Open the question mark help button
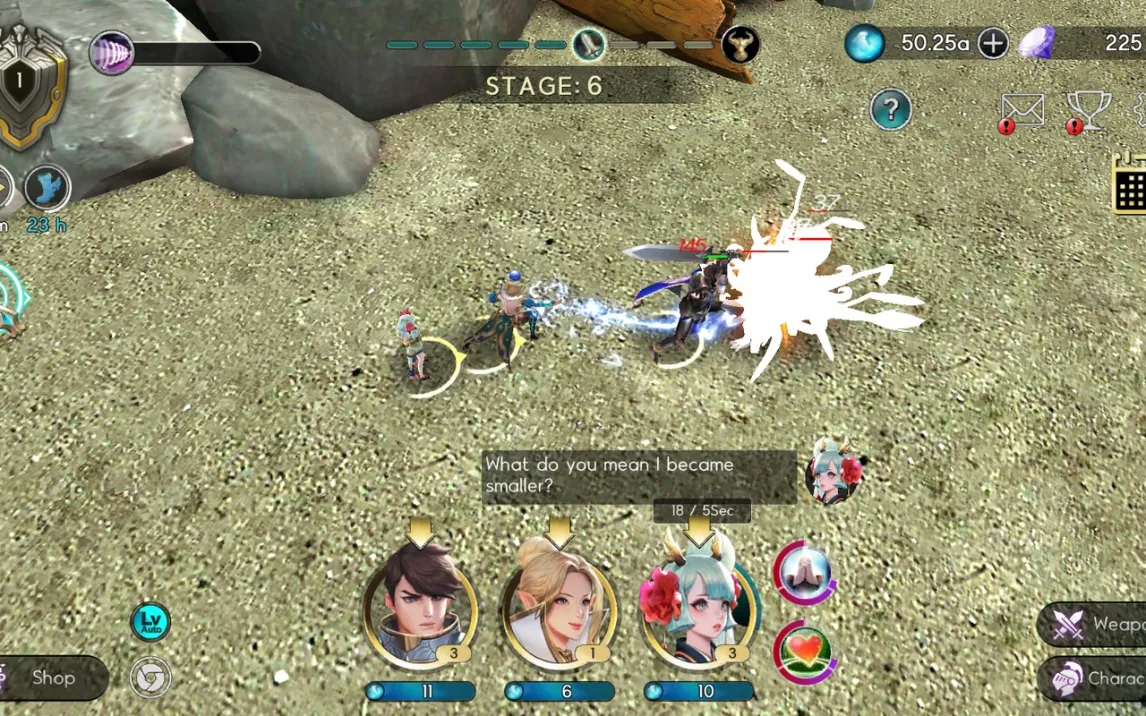 pos(890,109)
